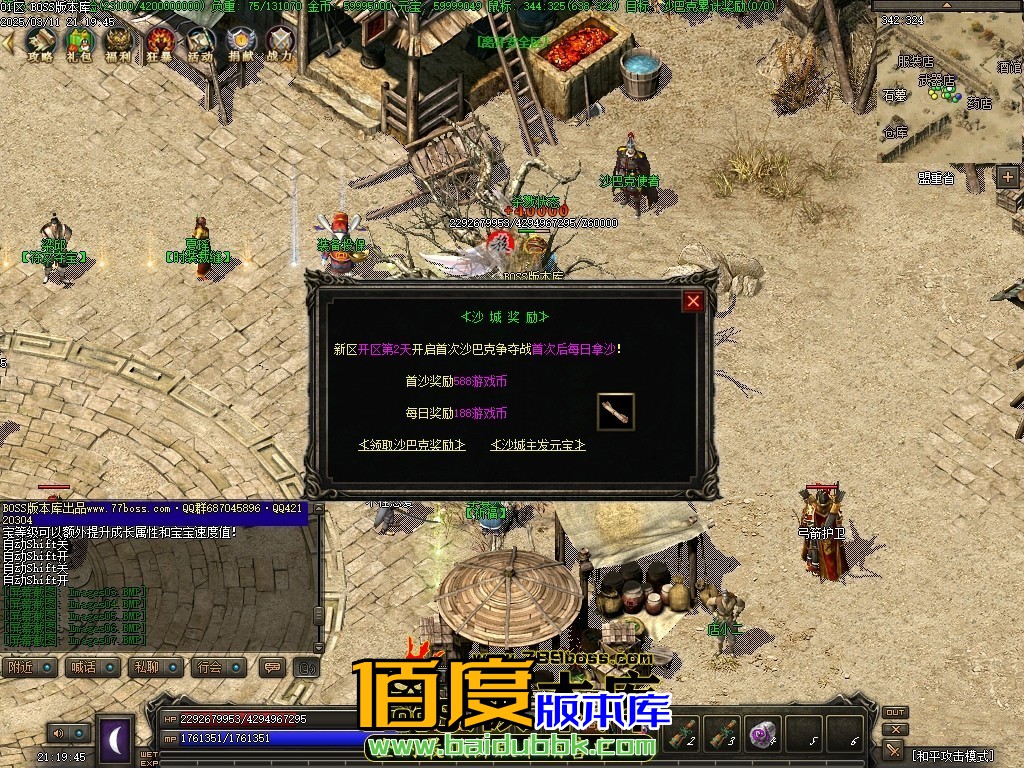Open the 攻略 guide icon
Screen dimensions: 1024x768
pyautogui.click(x=40, y=42)
